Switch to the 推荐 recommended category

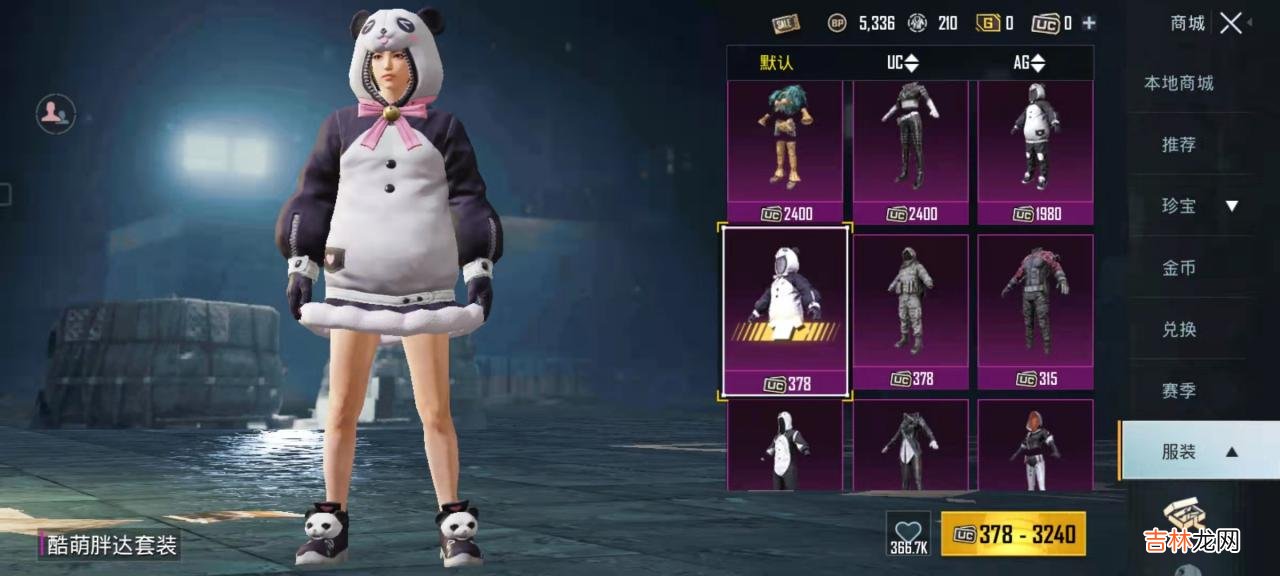click(x=1179, y=145)
